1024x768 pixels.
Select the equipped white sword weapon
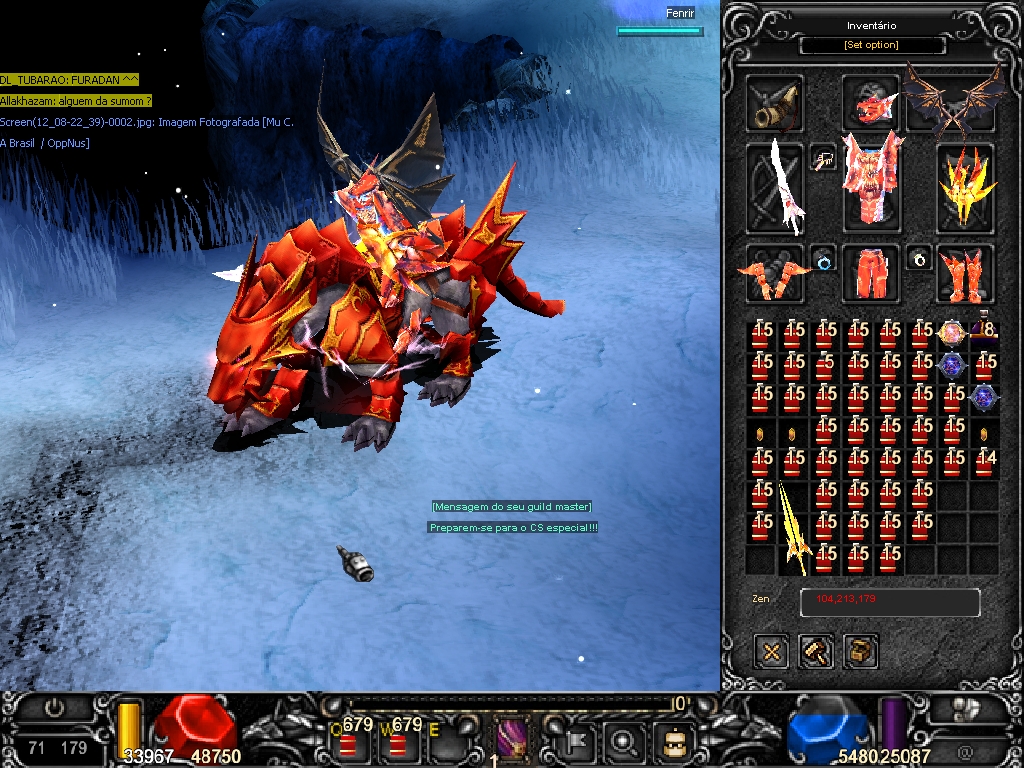point(775,189)
